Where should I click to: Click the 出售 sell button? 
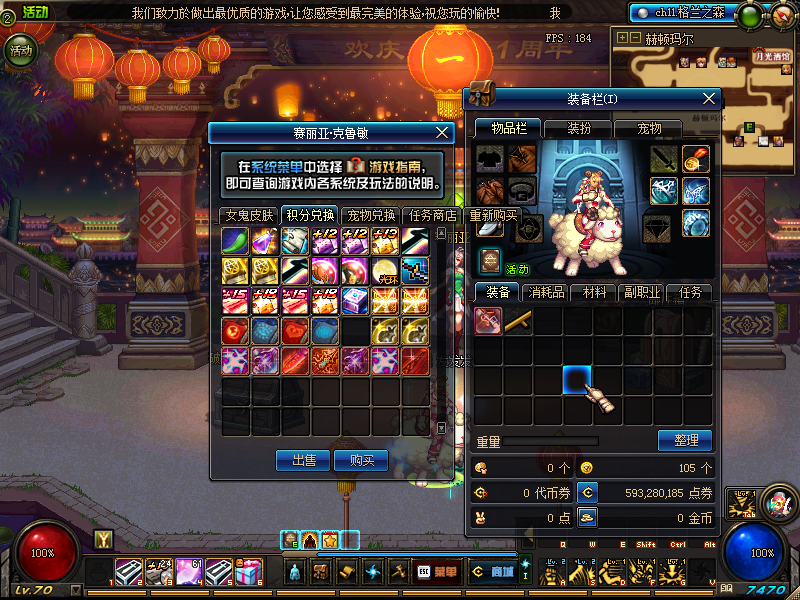303,460
